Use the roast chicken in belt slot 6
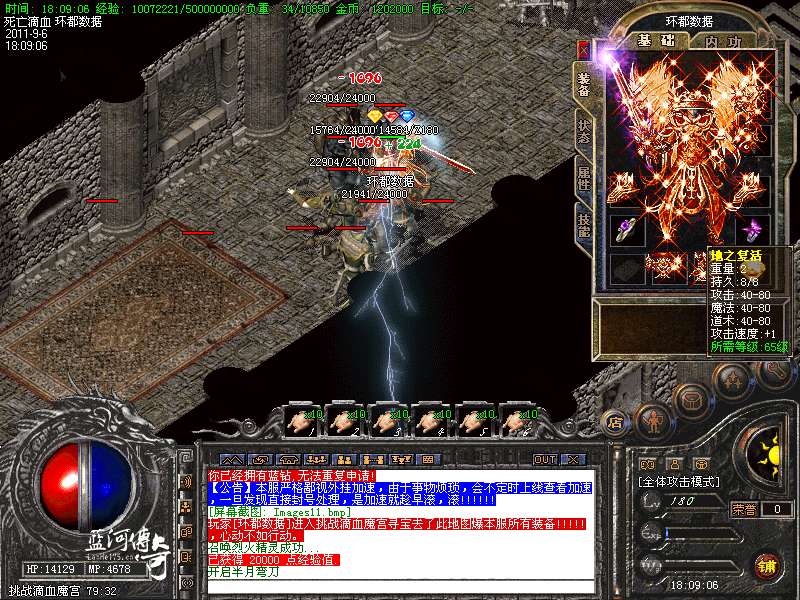 [516, 420]
